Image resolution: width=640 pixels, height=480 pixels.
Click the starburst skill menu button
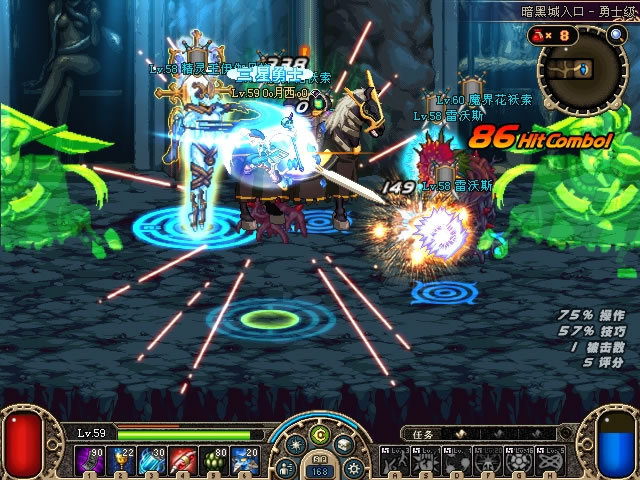pyautogui.click(x=297, y=446)
